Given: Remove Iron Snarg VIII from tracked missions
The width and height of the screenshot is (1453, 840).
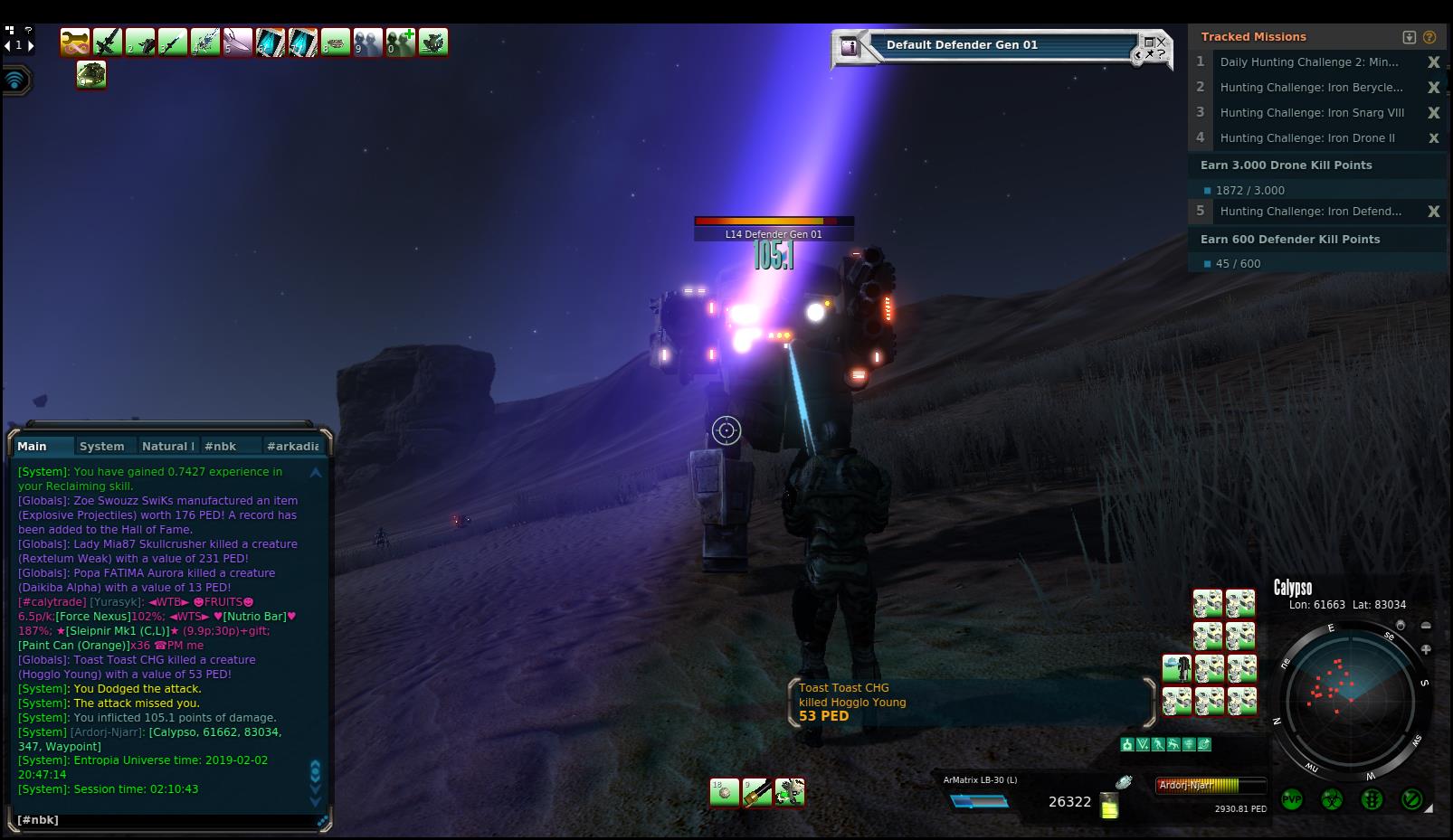Looking at the screenshot, I should (x=1433, y=113).
